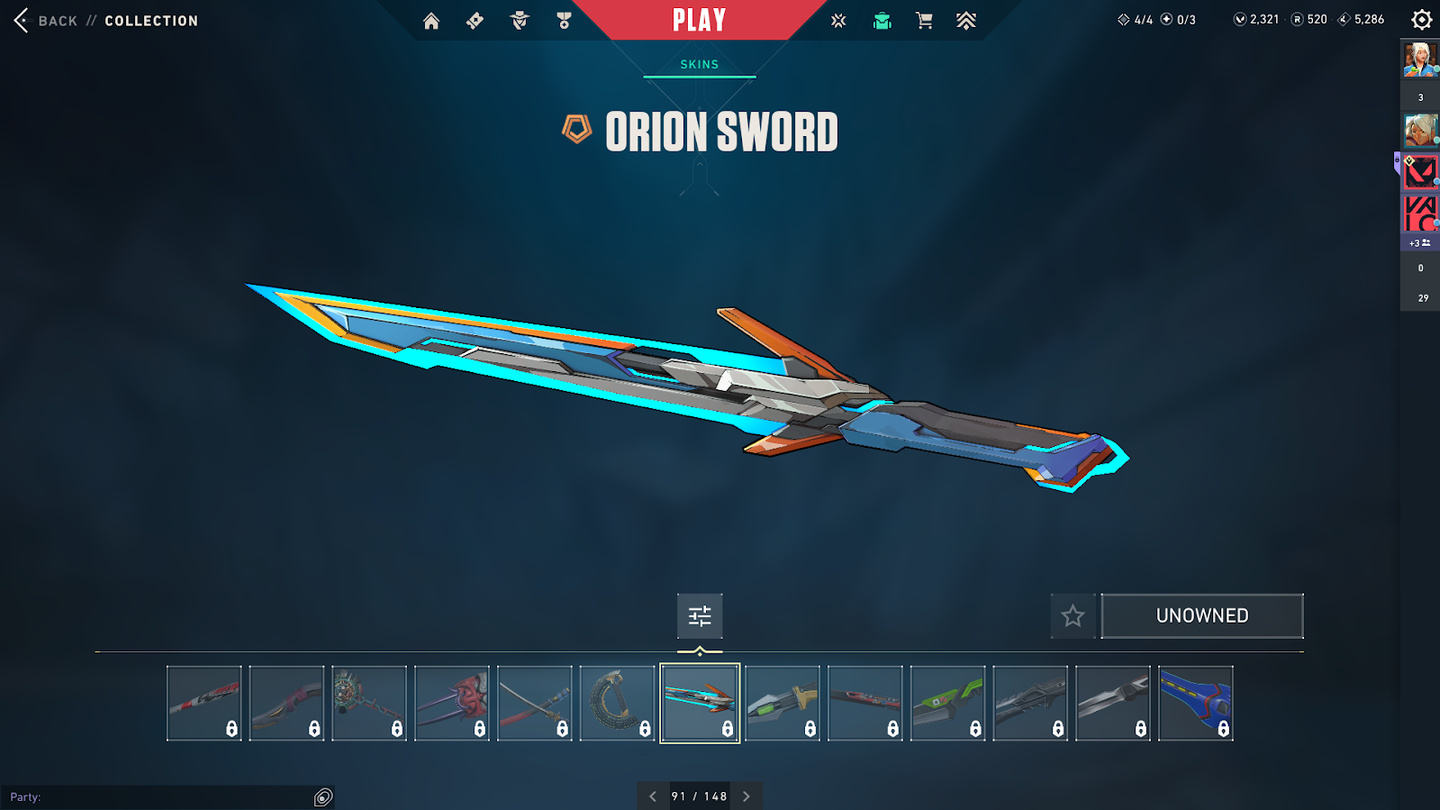Open the Home screen via house icon
Viewport: 1440px width, 810px height.
click(431, 21)
